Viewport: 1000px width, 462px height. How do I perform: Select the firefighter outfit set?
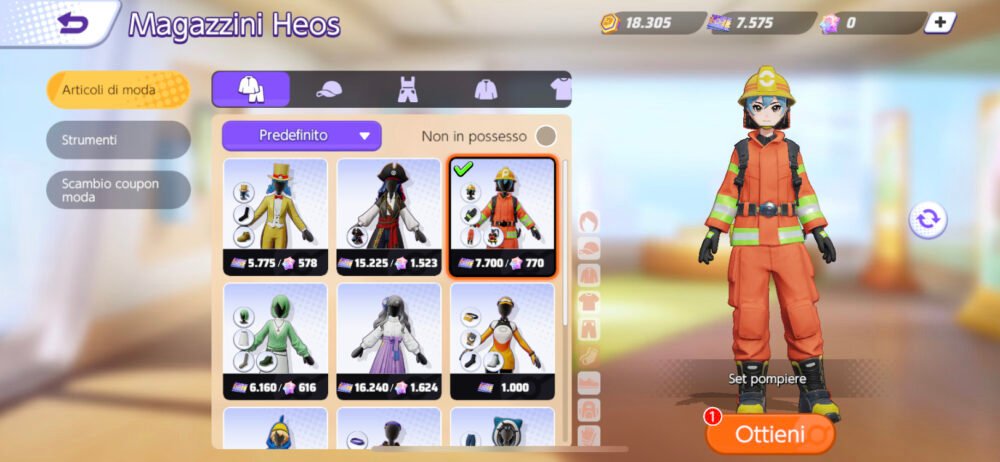click(x=502, y=215)
